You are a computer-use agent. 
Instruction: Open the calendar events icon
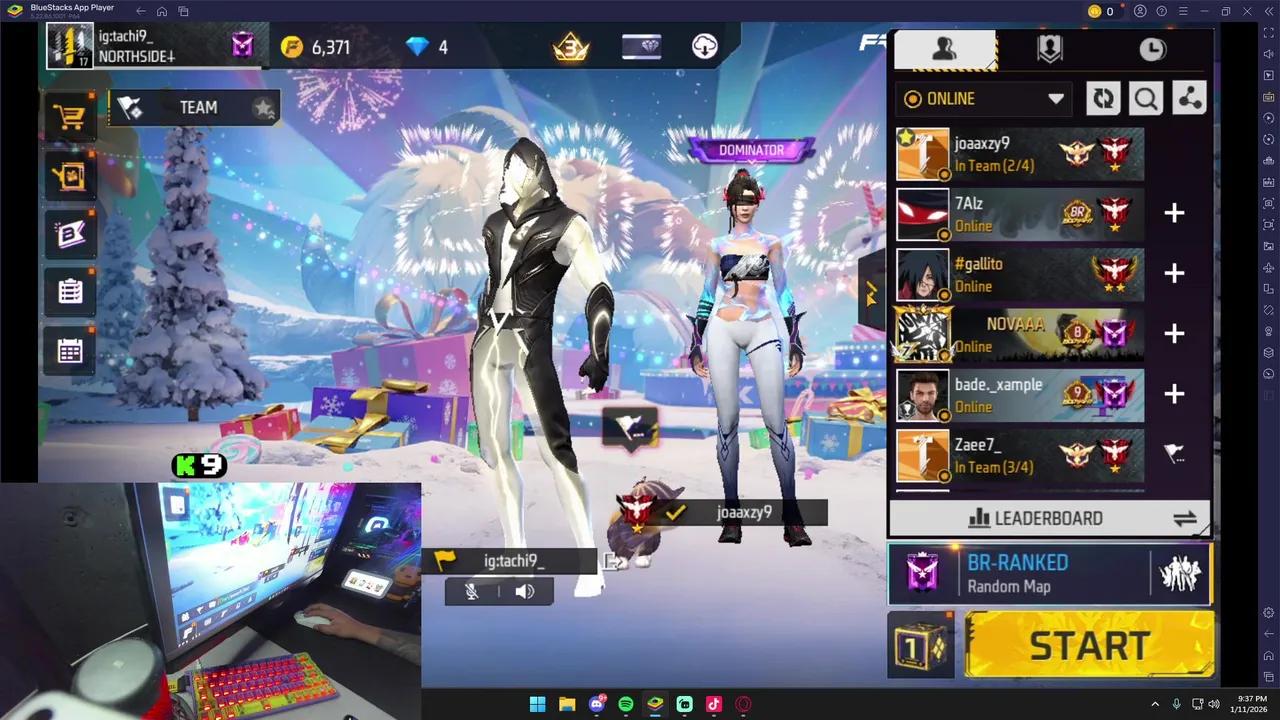69,349
